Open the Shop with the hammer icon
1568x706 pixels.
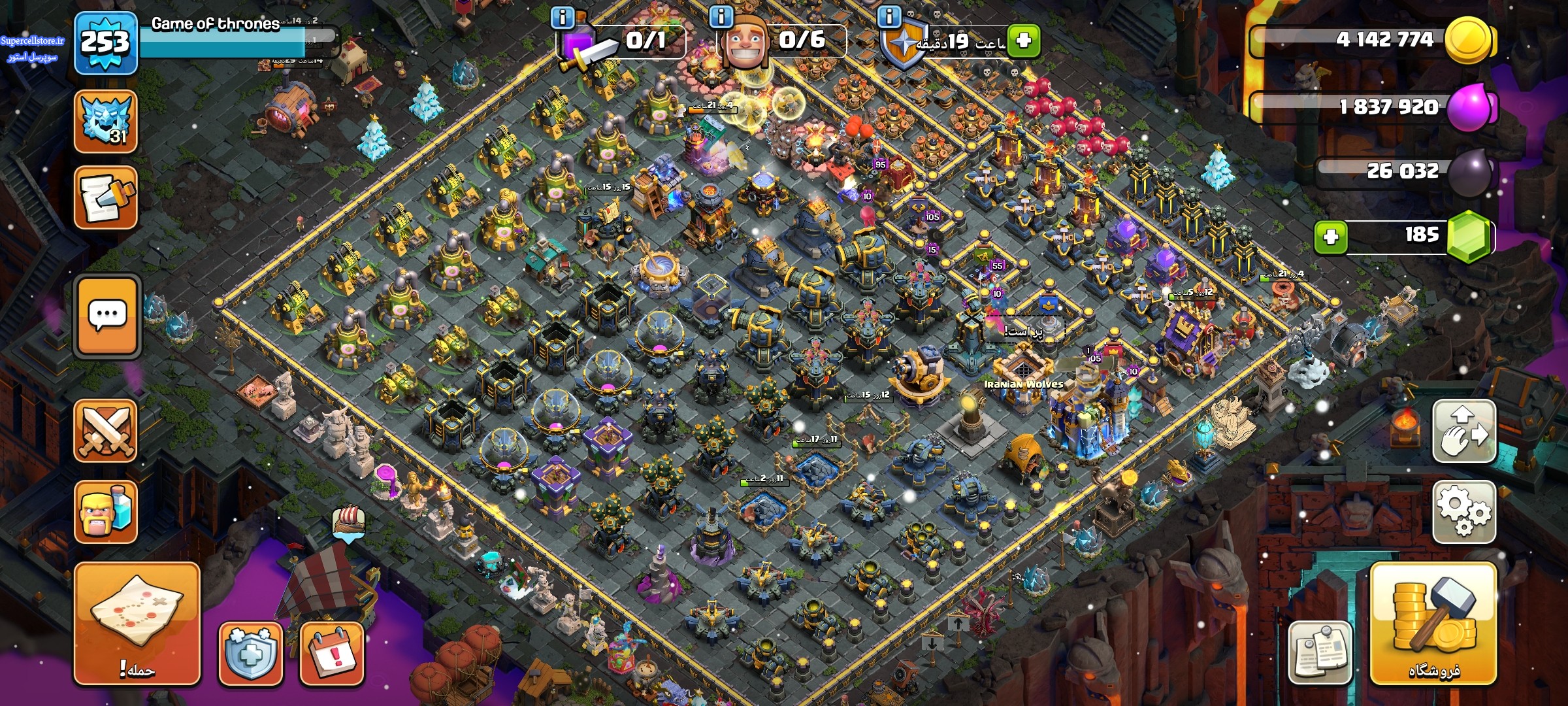coord(1433,624)
